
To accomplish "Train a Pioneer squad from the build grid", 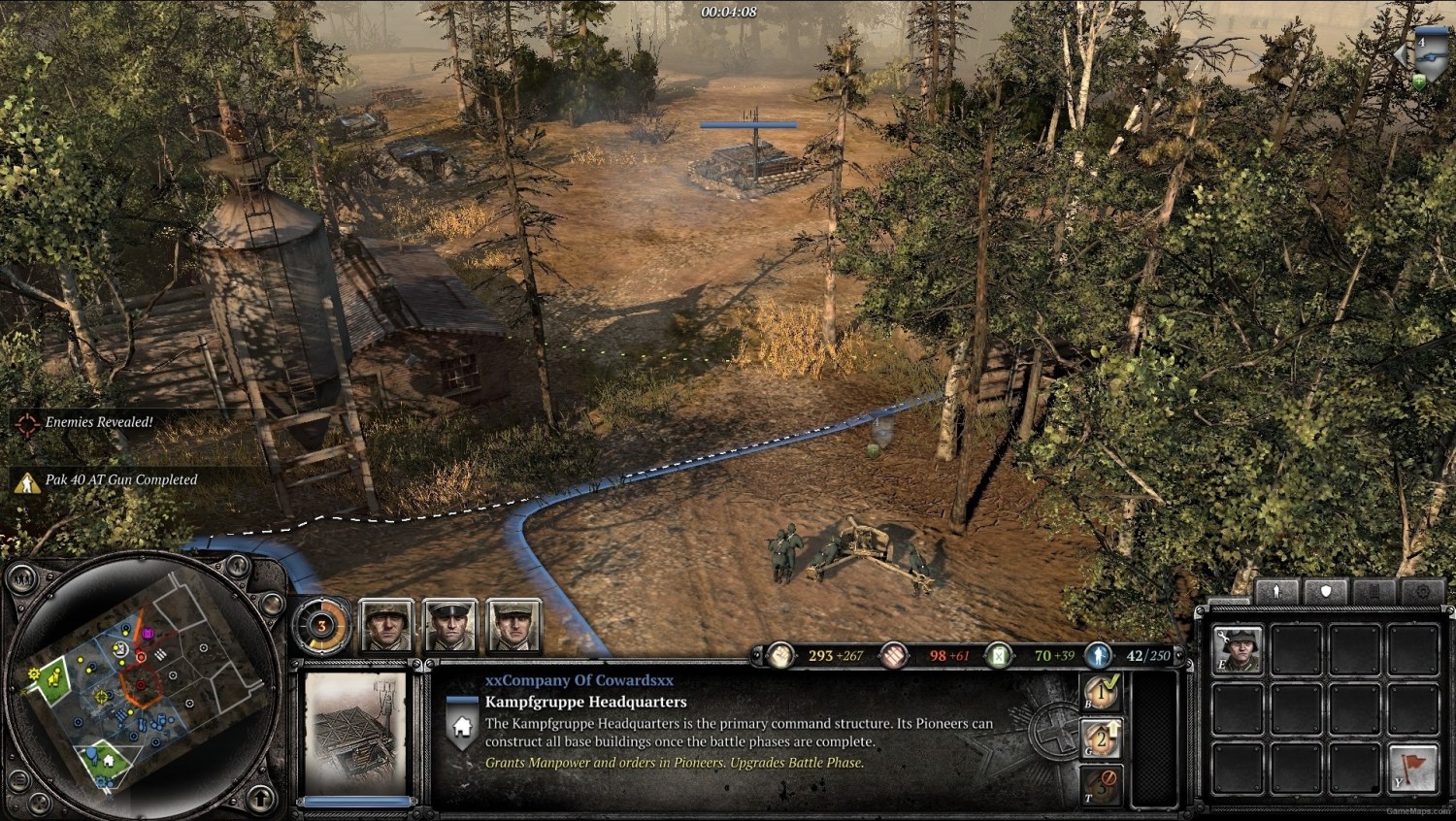I will 1236,648.
